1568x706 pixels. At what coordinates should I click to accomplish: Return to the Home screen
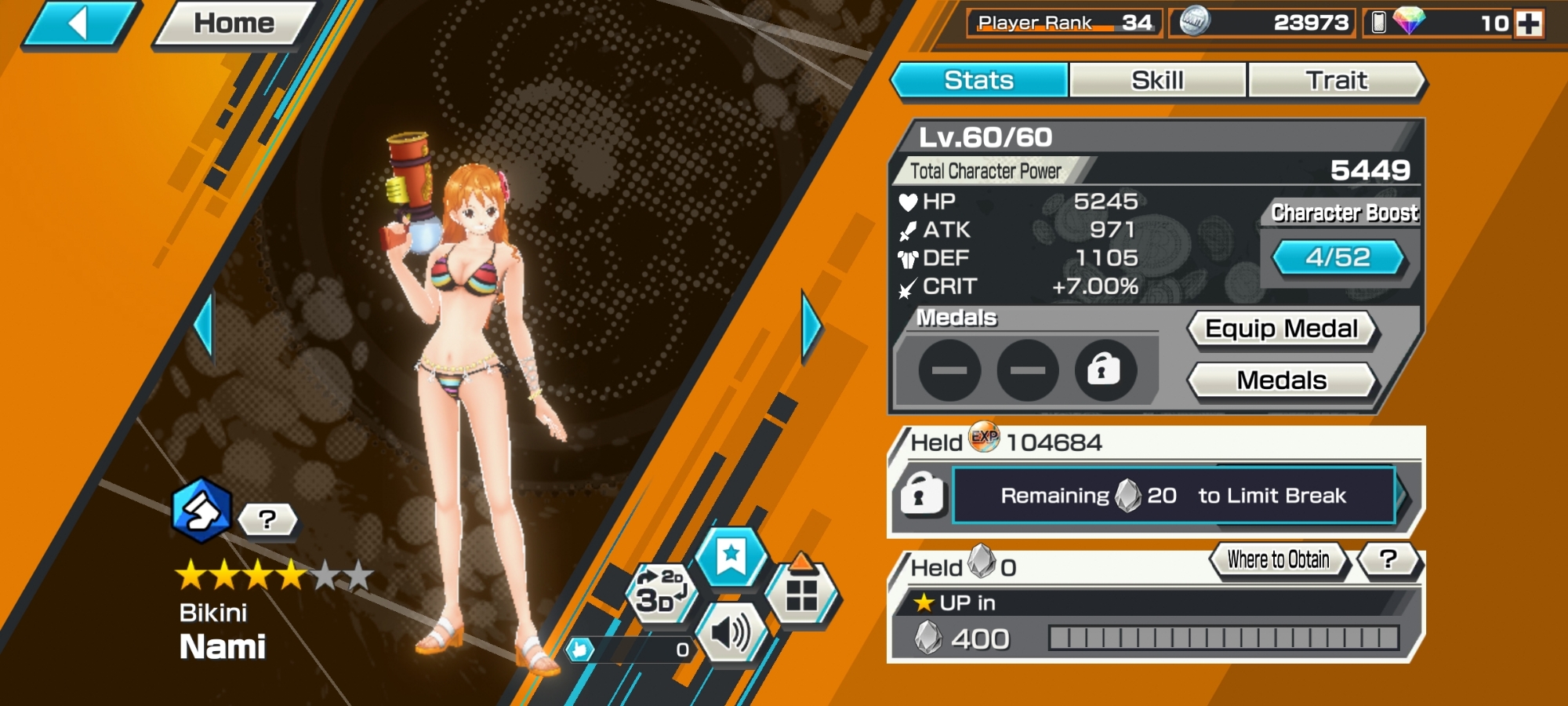click(x=234, y=24)
